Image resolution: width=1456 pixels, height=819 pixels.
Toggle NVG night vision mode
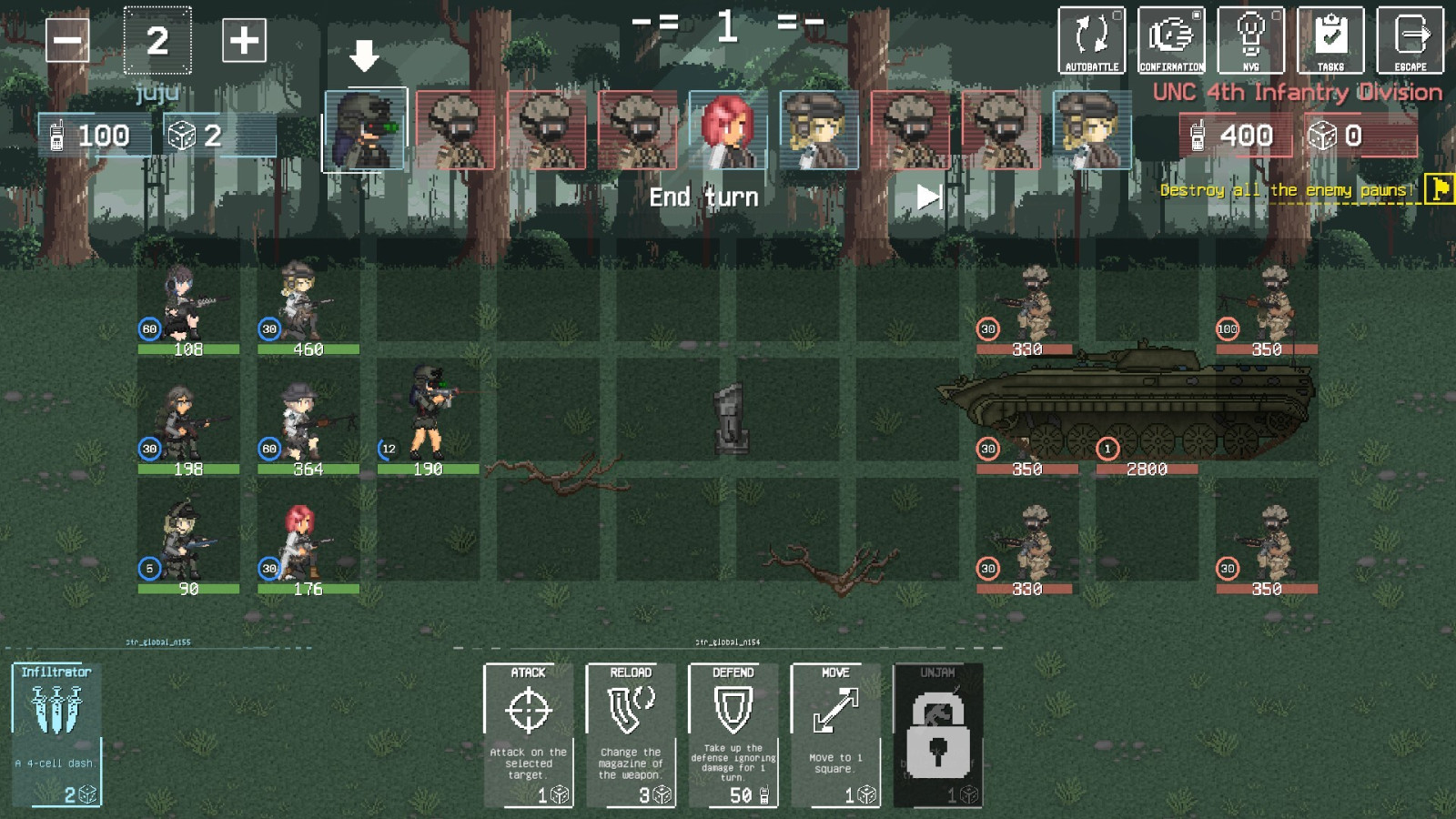coord(1250,40)
